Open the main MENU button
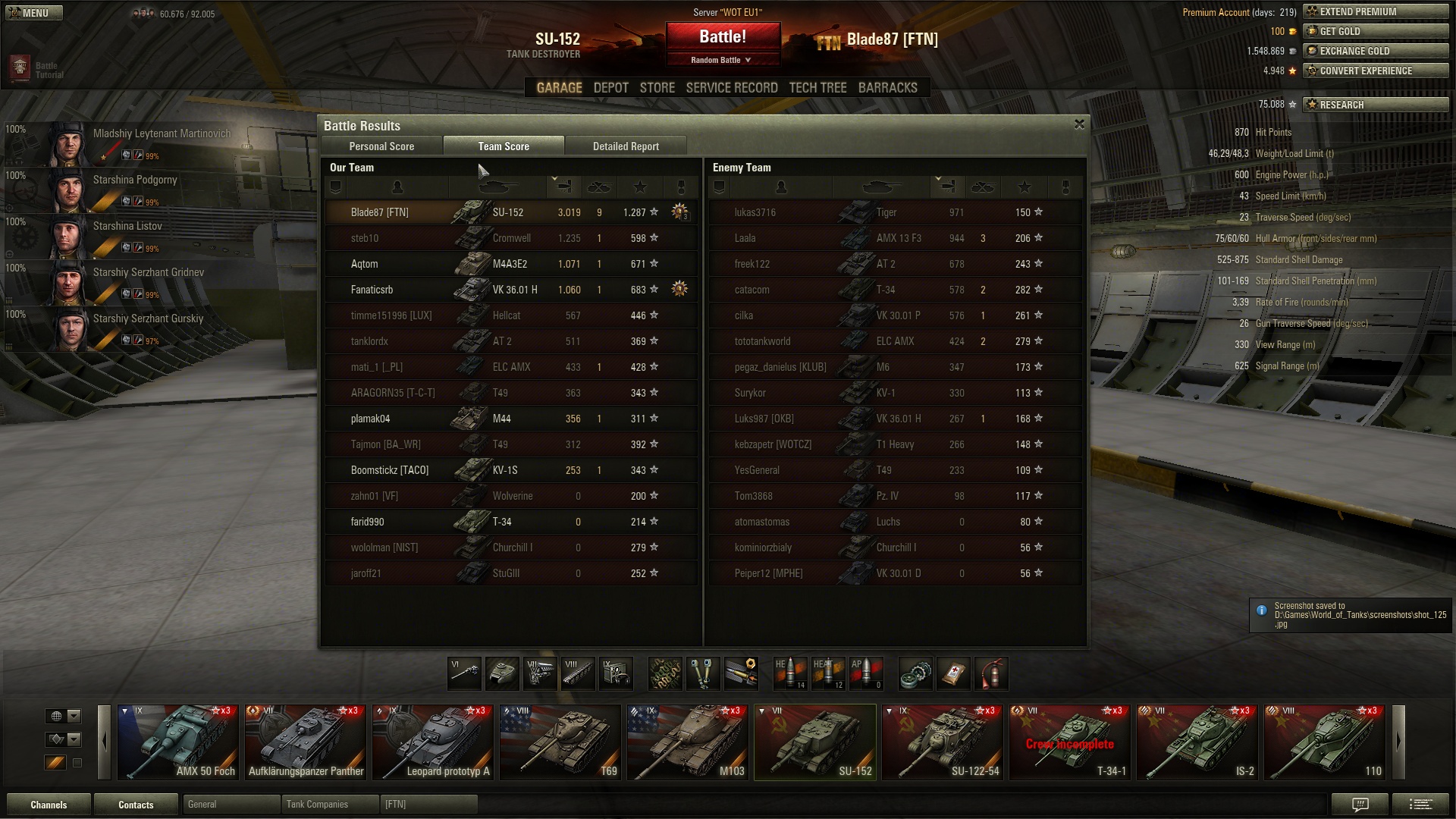The width and height of the screenshot is (1456, 819). coord(33,13)
